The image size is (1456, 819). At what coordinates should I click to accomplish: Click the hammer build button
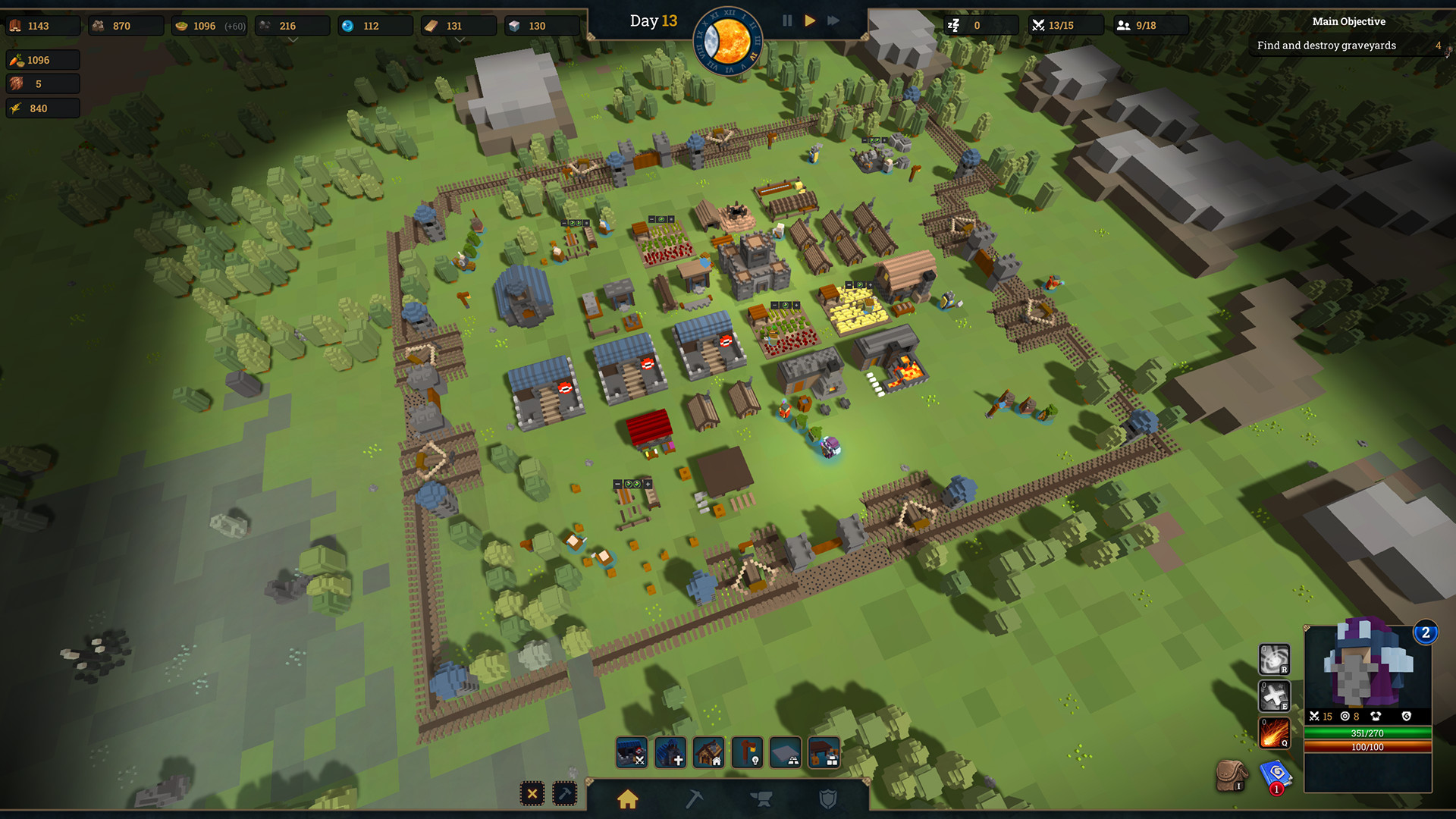[564, 793]
